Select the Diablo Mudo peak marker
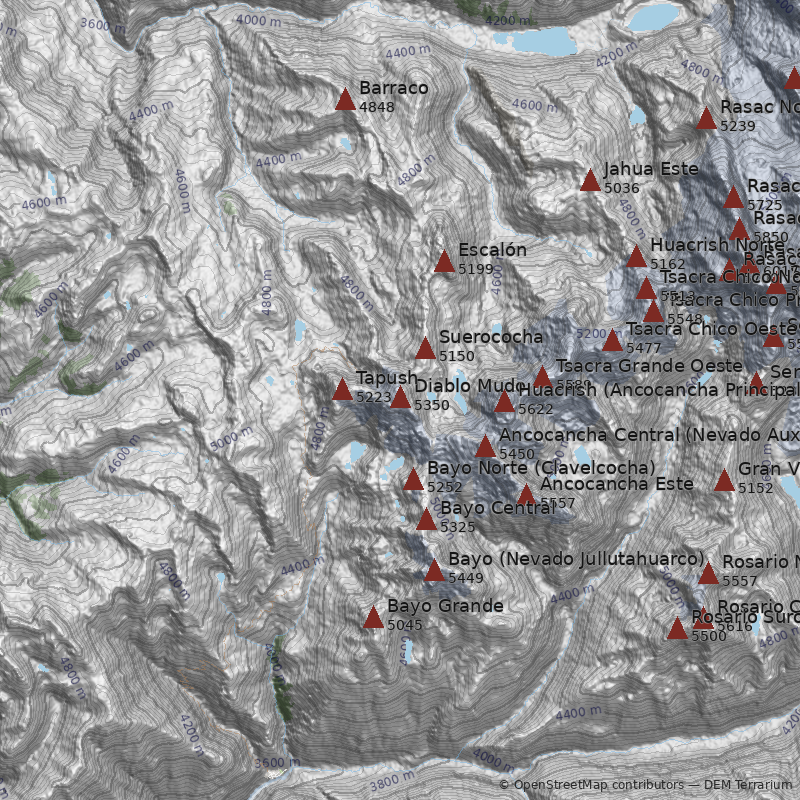Image resolution: width=800 pixels, height=800 pixels. pyautogui.click(x=400, y=398)
